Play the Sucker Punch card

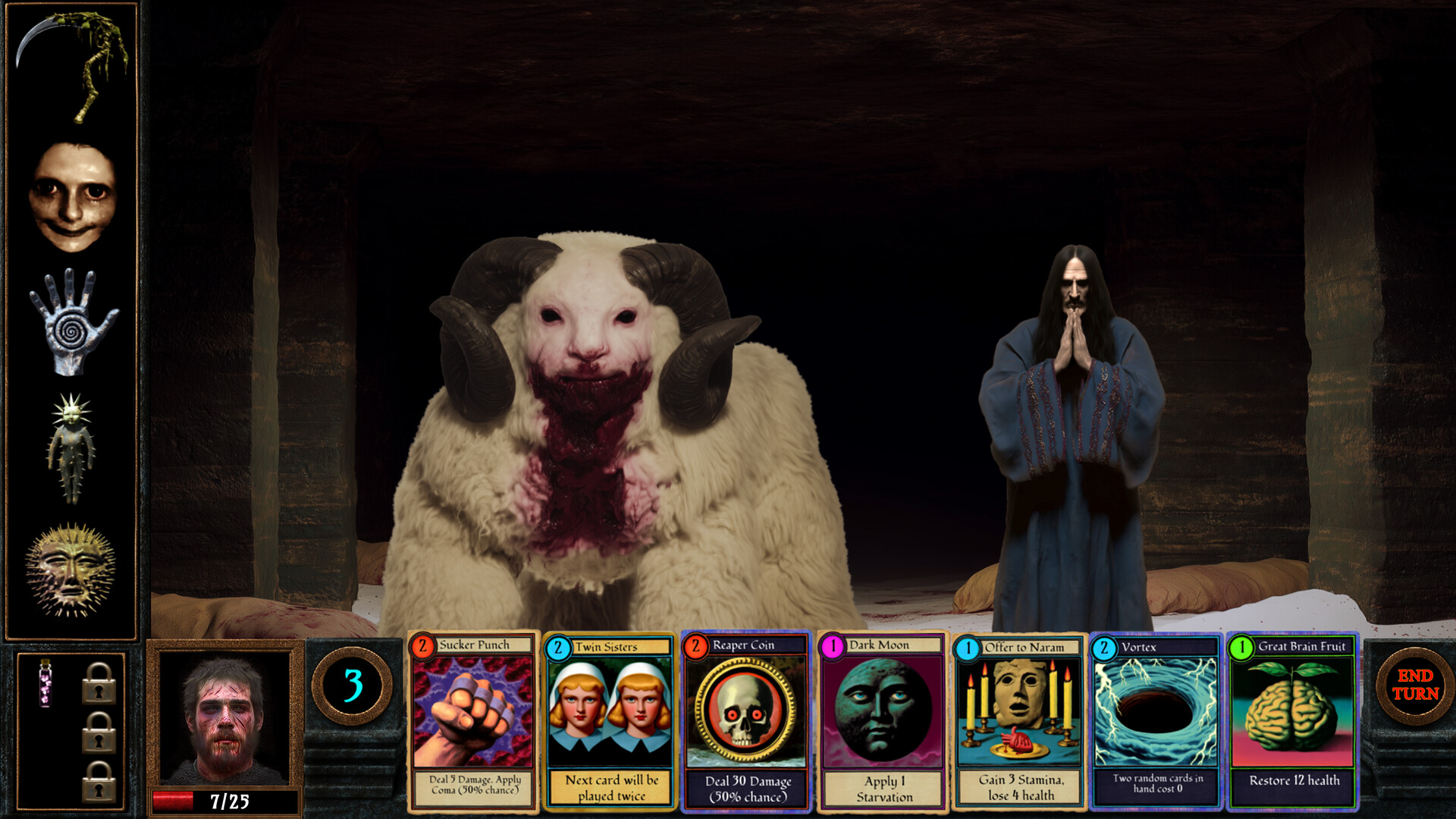click(x=473, y=720)
